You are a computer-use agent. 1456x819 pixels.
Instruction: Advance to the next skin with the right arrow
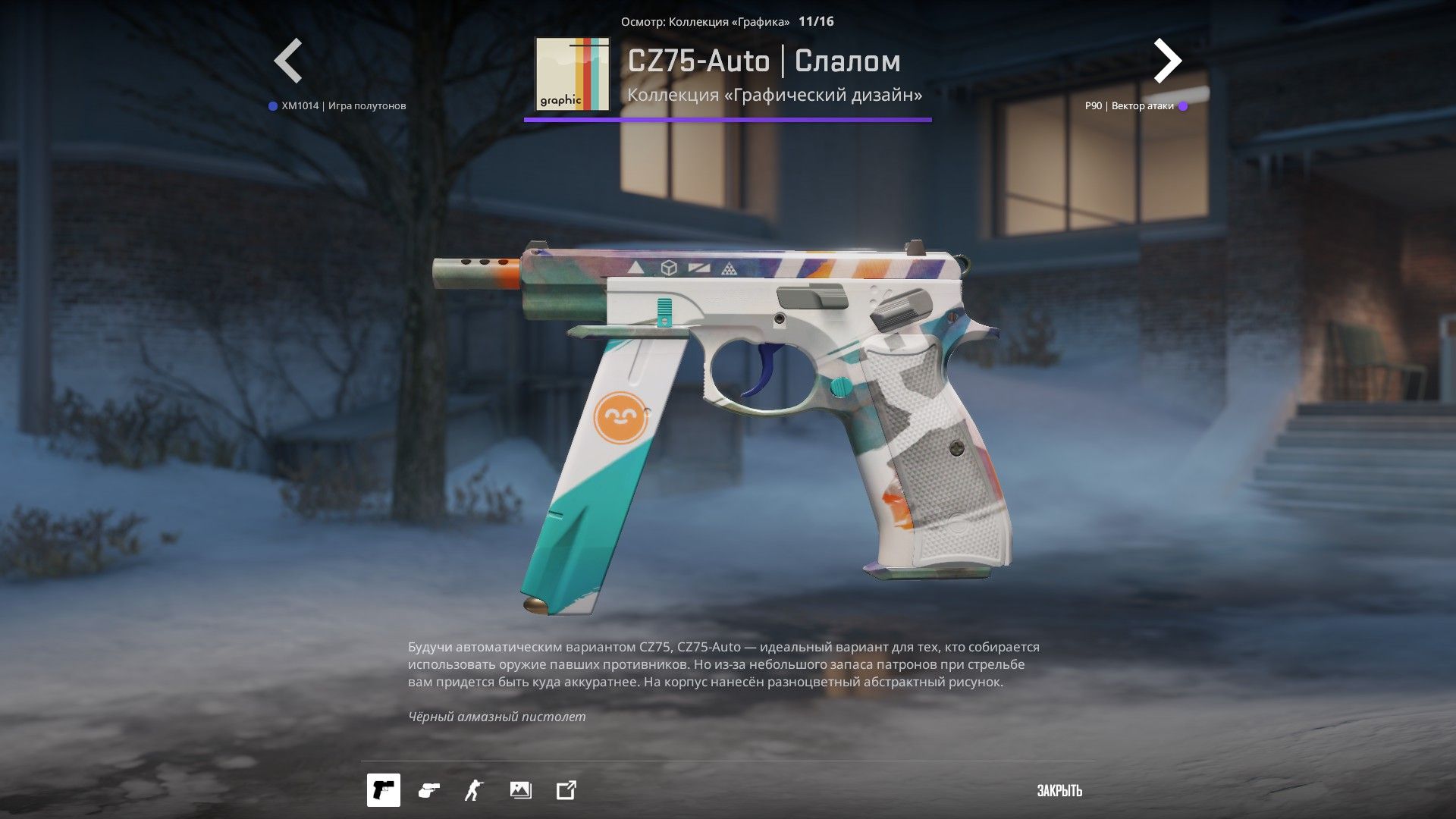[x=1167, y=61]
